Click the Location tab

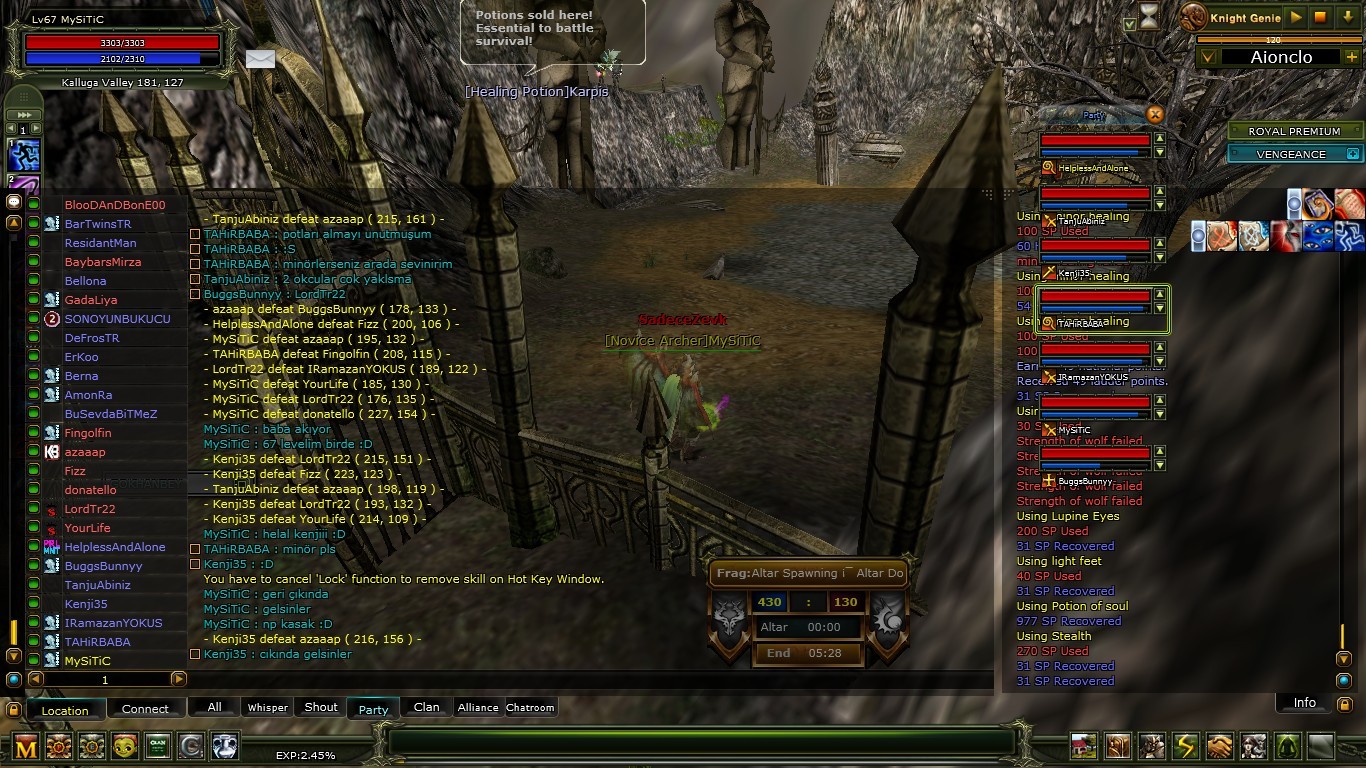(65, 710)
